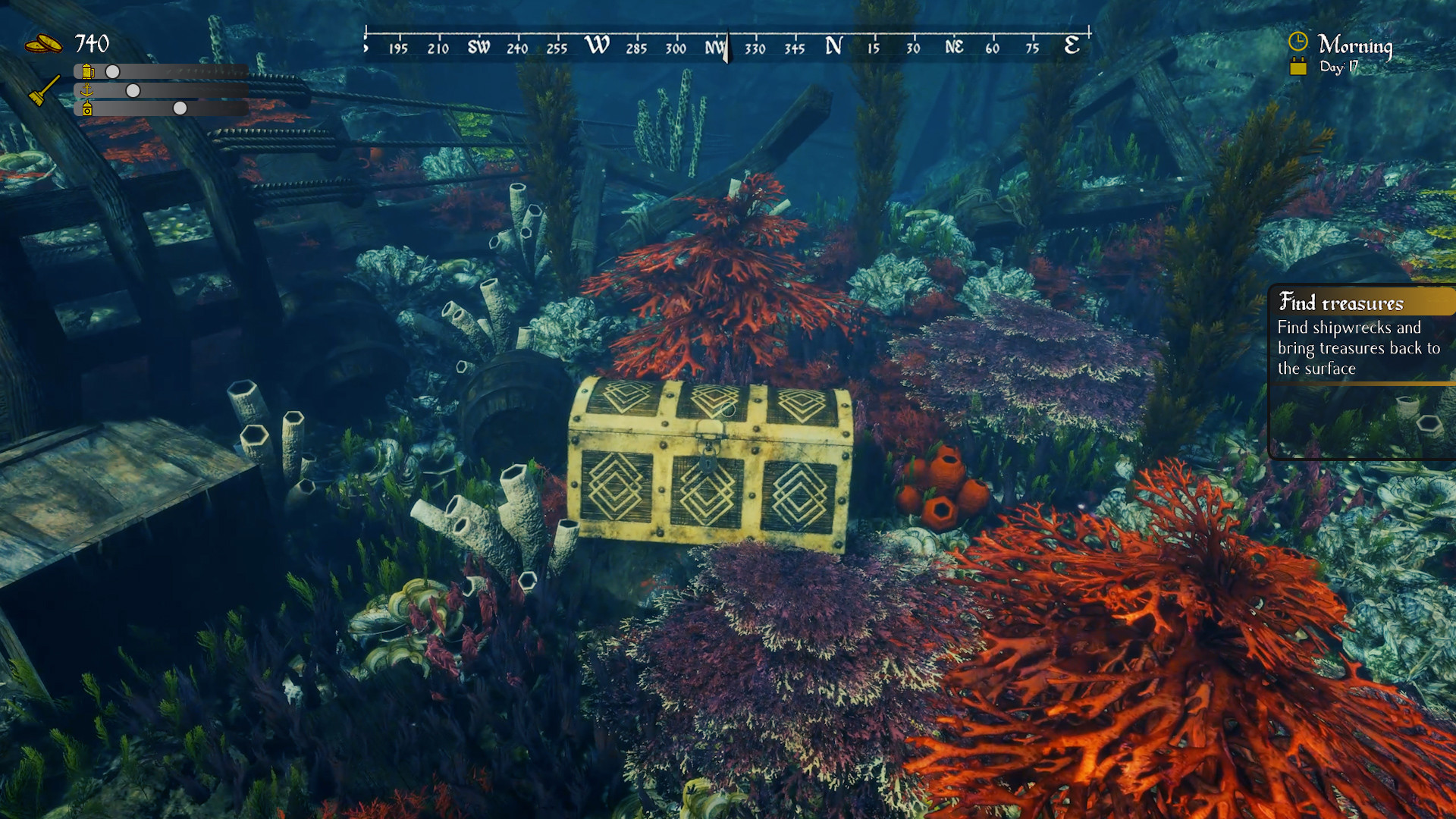The width and height of the screenshot is (1456, 819).
Task: Click the clock icon beside Morning
Action: (x=1298, y=42)
